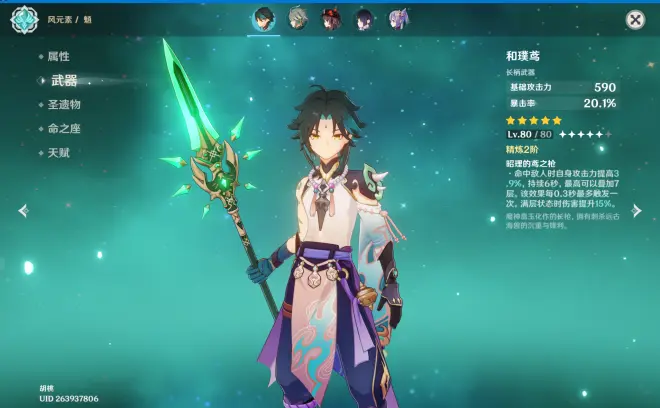Select the lavender-haired character portrait

(397, 19)
